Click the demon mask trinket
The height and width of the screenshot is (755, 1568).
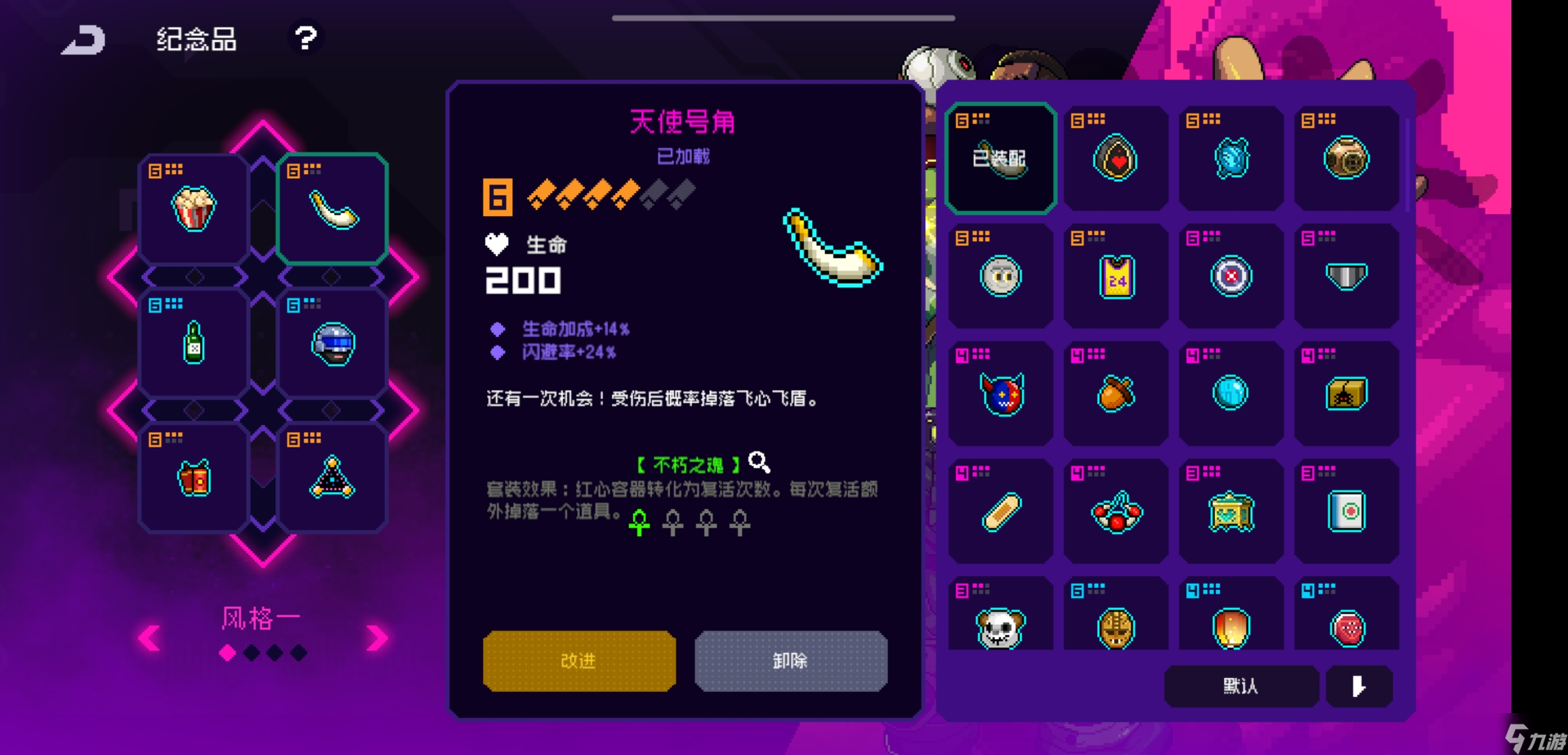tap(1000, 394)
